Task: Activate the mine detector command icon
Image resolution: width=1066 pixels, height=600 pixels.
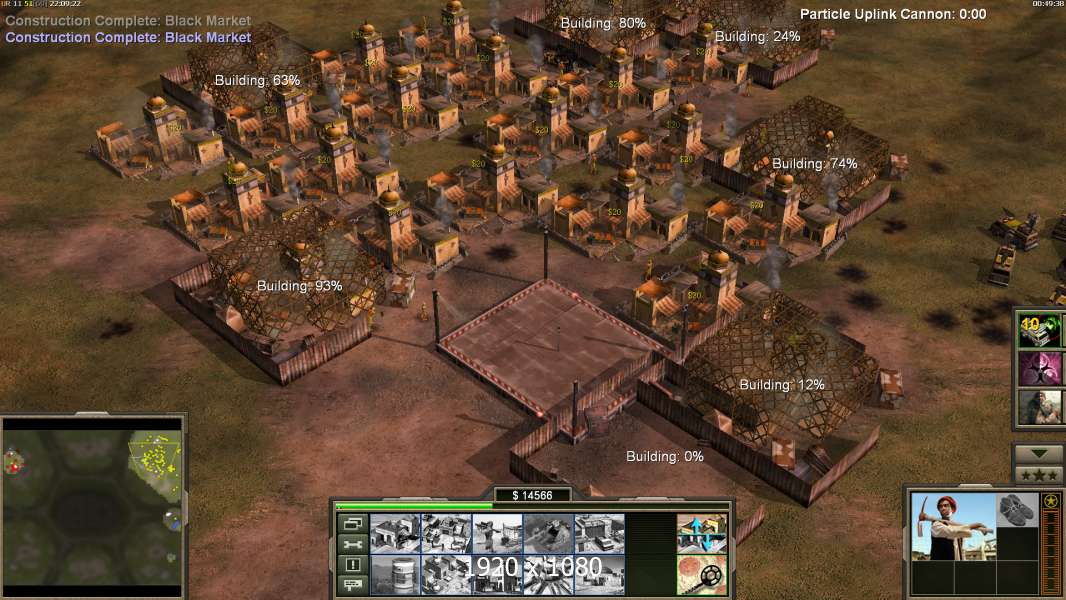Action: click(x=702, y=575)
